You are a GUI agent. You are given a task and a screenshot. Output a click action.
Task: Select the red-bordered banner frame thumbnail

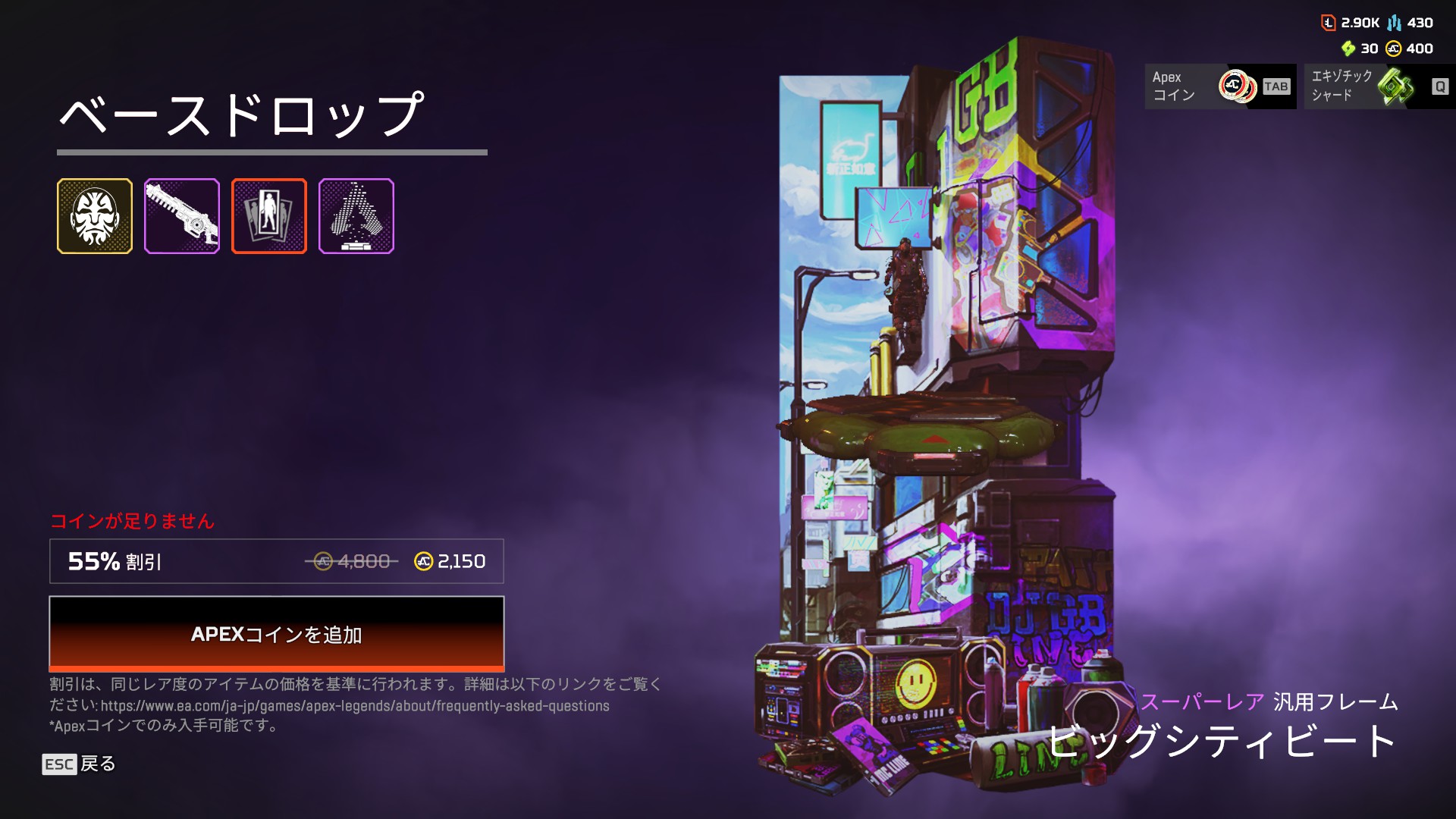pos(269,216)
